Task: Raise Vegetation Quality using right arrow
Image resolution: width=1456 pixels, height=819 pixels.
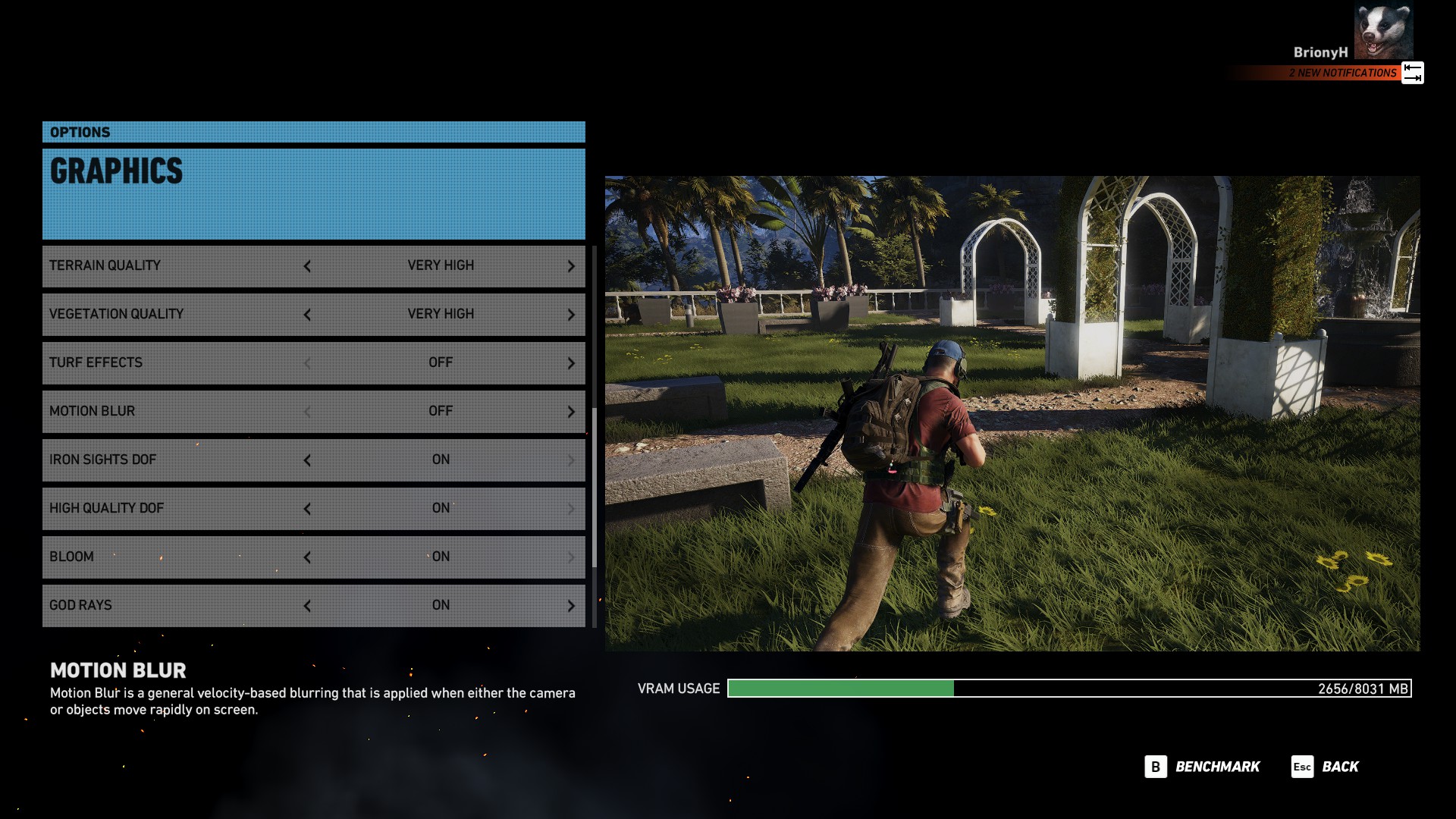Action: pyautogui.click(x=571, y=315)
